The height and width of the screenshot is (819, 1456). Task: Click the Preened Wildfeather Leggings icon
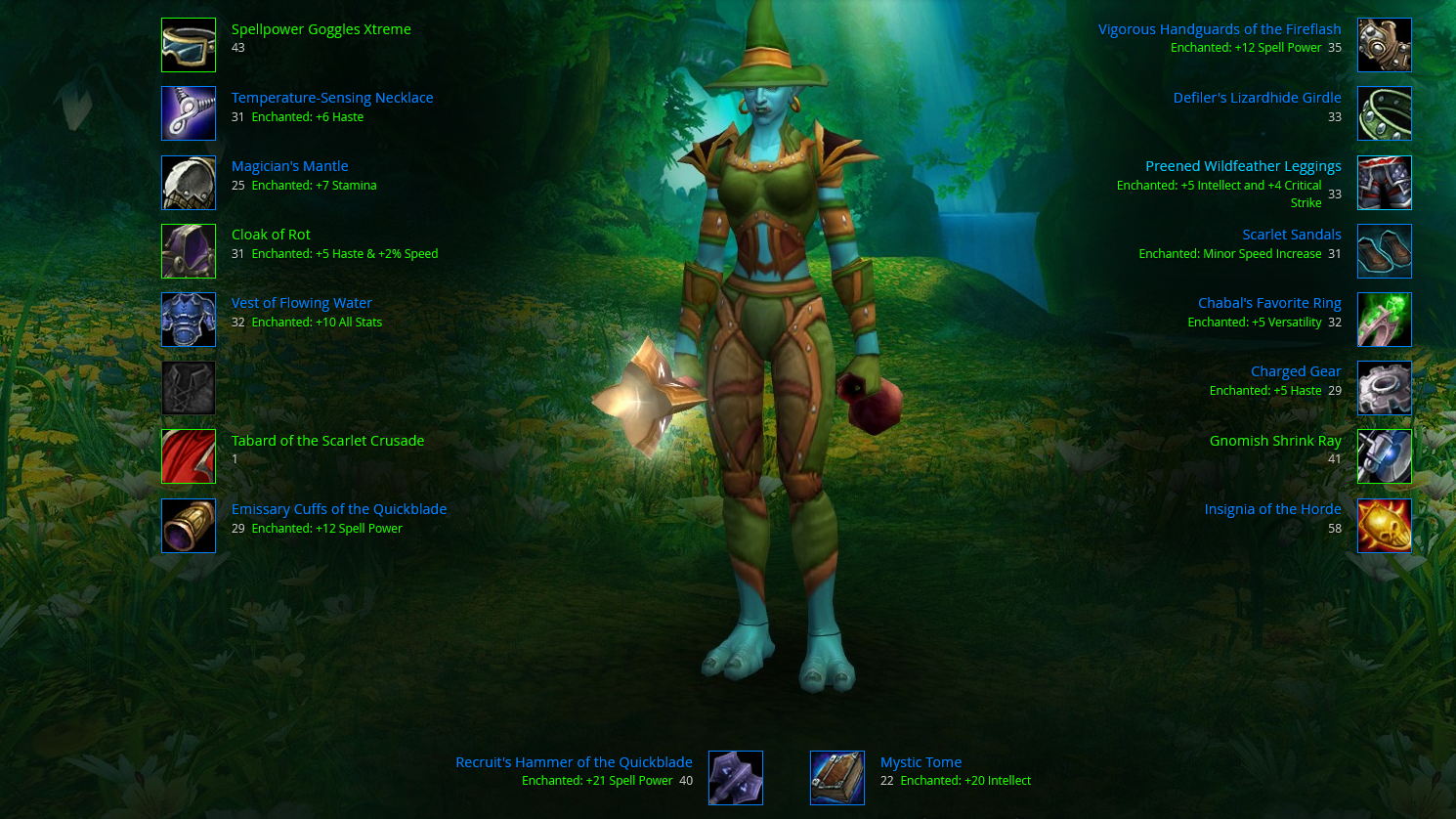pyautogui.click(x=1384, y=183)
